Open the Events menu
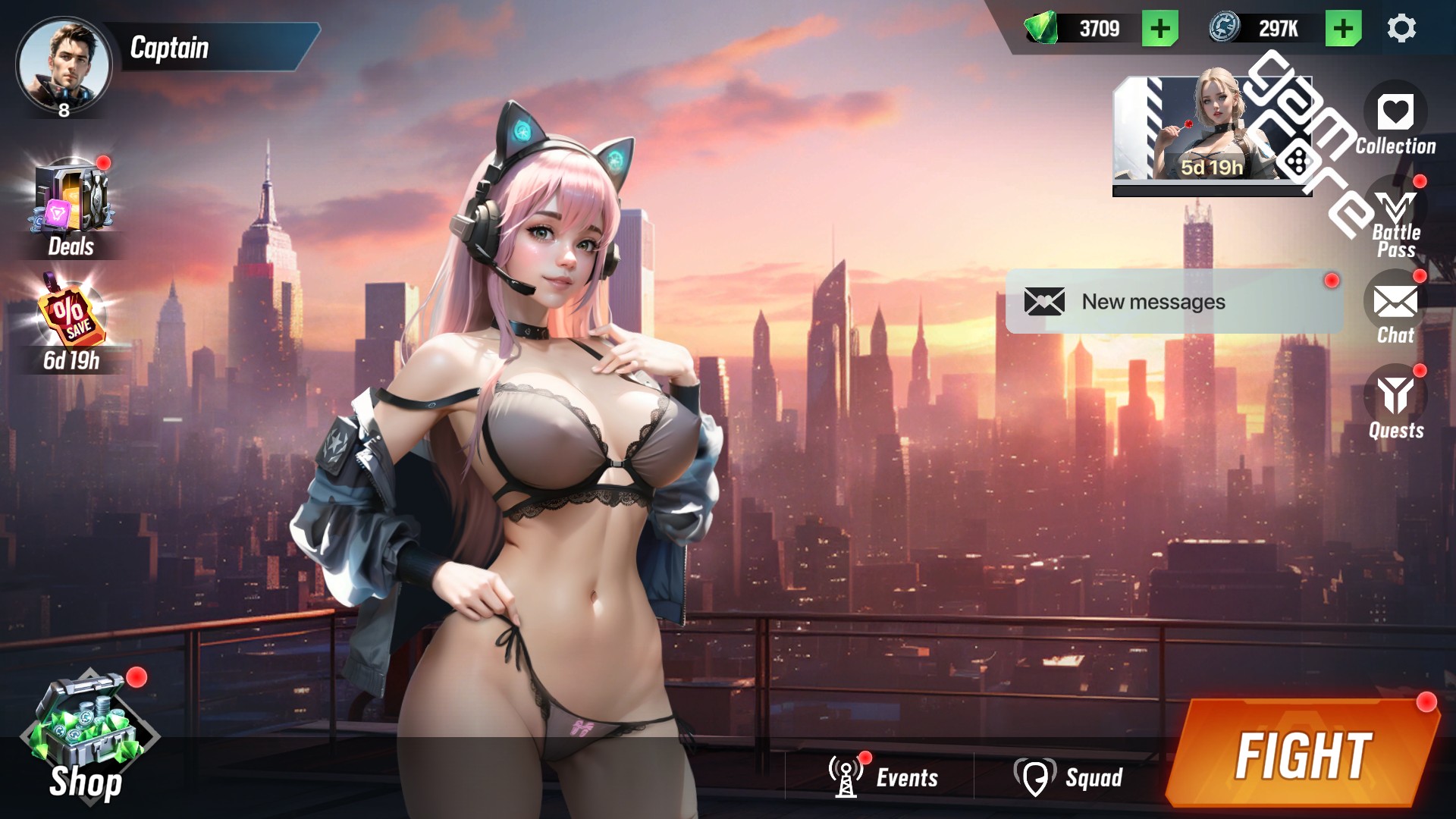The image size is (1456, 819). point(883,777)
